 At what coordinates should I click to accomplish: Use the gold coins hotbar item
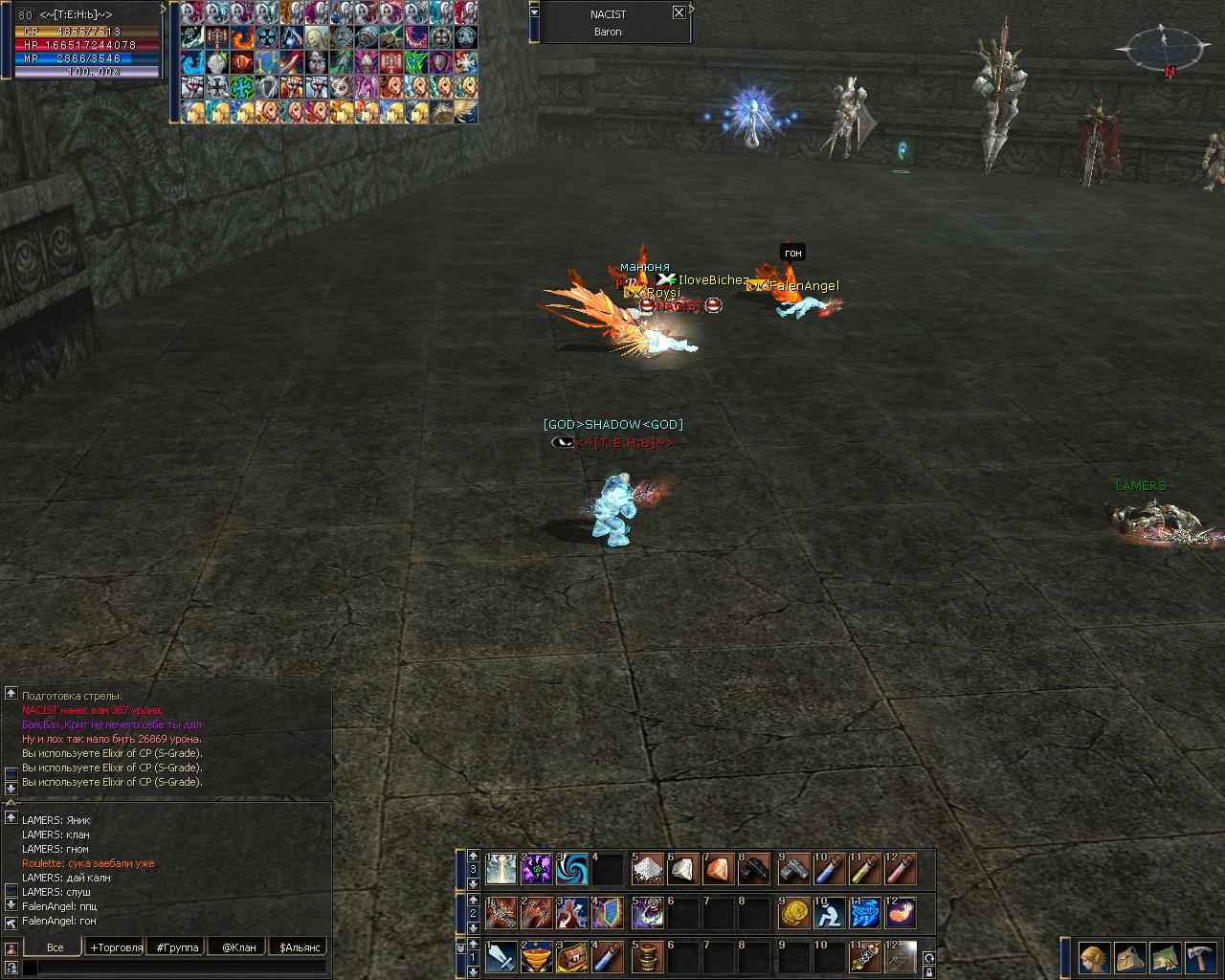pos(794,913)
